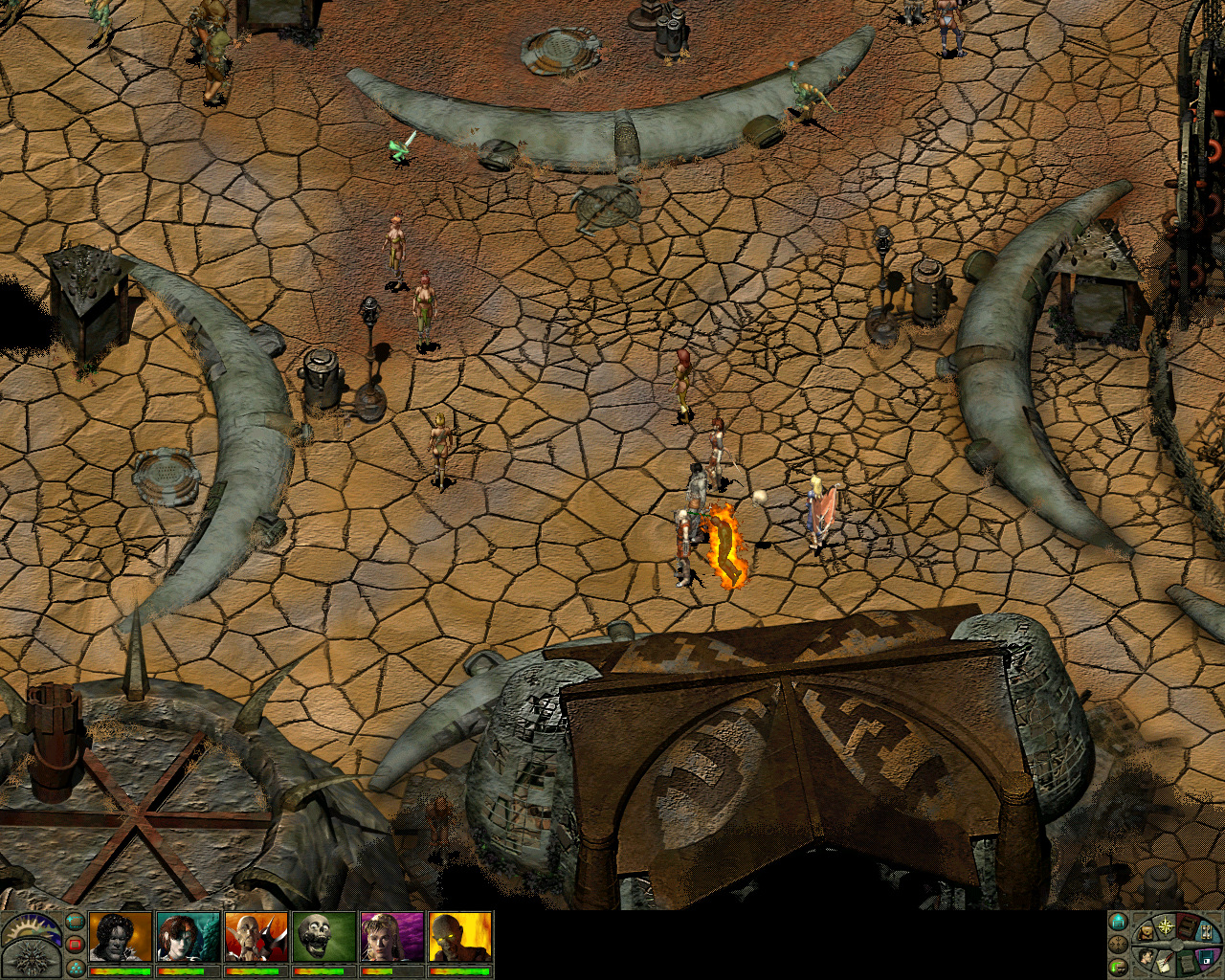Open the cyan triangle formation button
The height and width of the screenshot is (980, 1225).
(75, 967)
